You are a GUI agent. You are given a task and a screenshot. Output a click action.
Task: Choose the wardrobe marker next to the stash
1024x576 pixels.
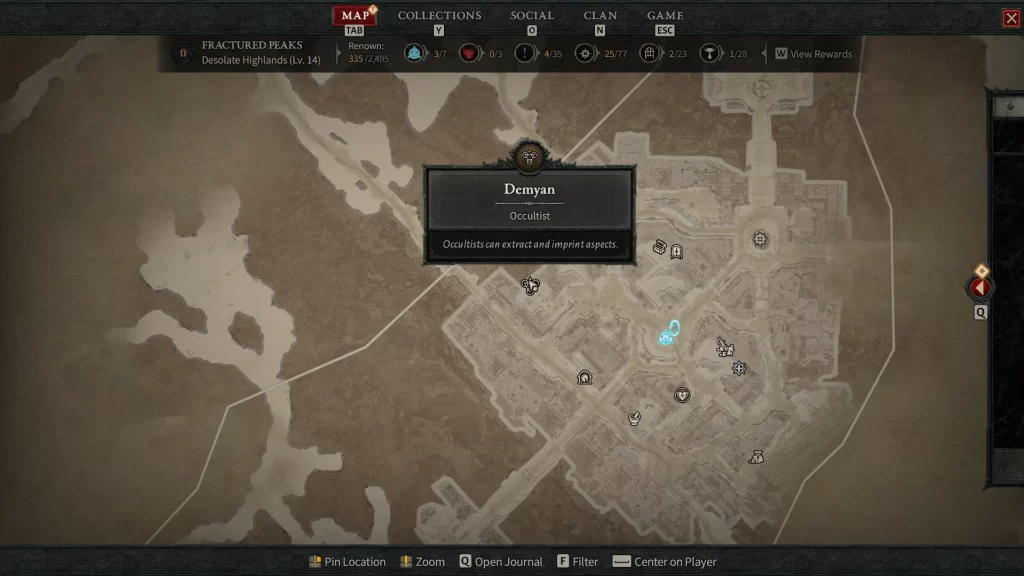pyautogui.click(x=677, y=251)
